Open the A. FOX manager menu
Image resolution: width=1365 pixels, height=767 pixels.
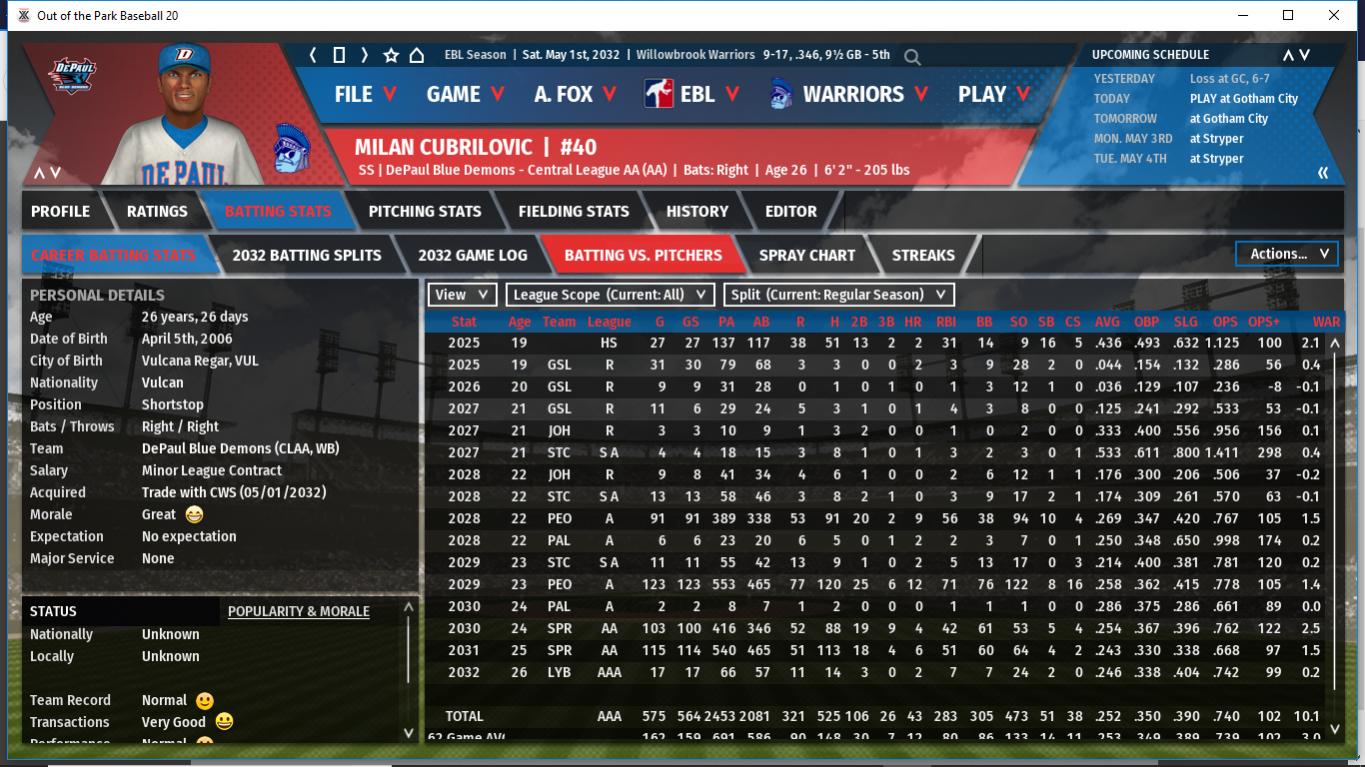tap(575, 94)
